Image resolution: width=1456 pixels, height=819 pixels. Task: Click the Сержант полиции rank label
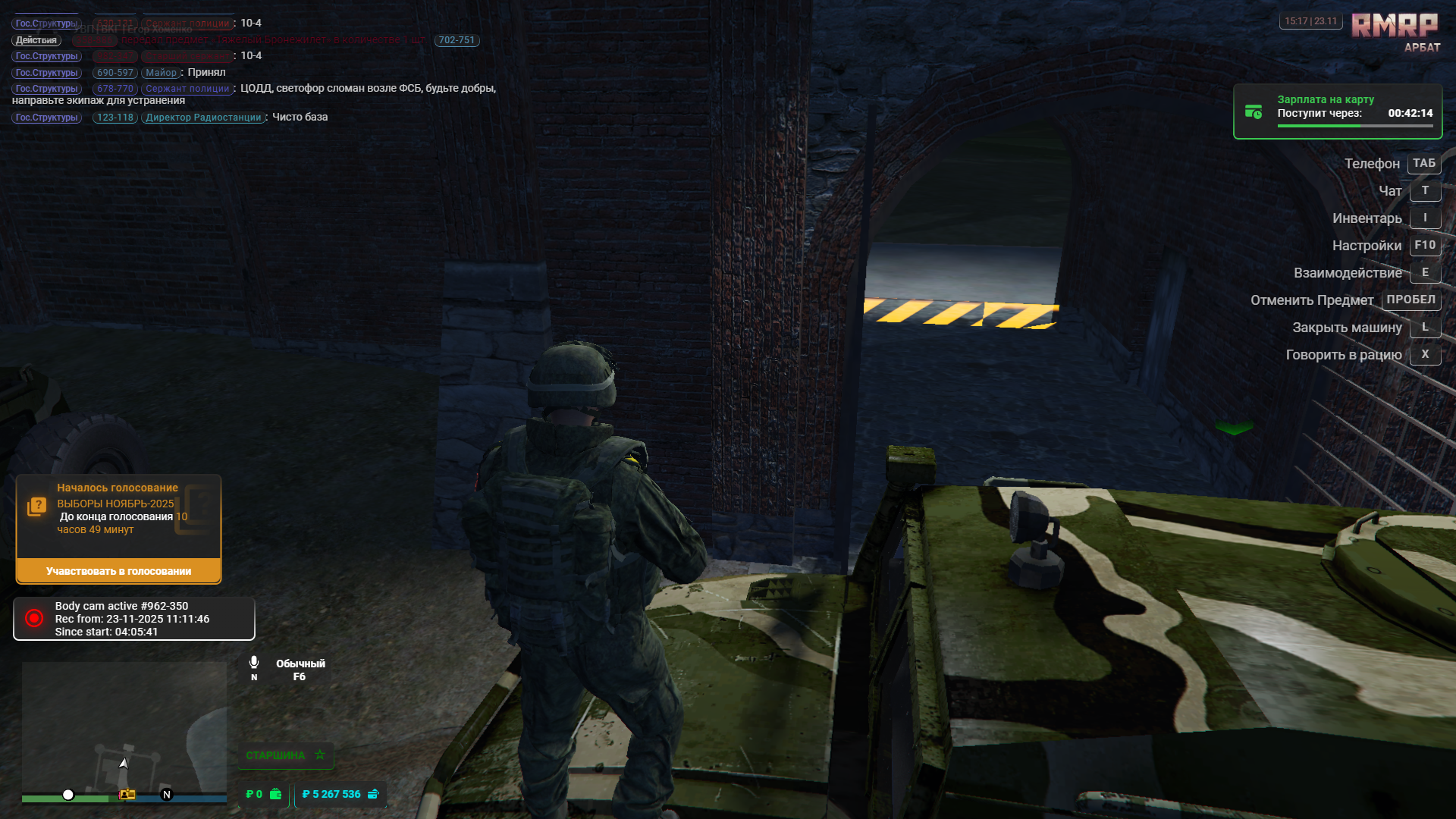coord(186,88)
